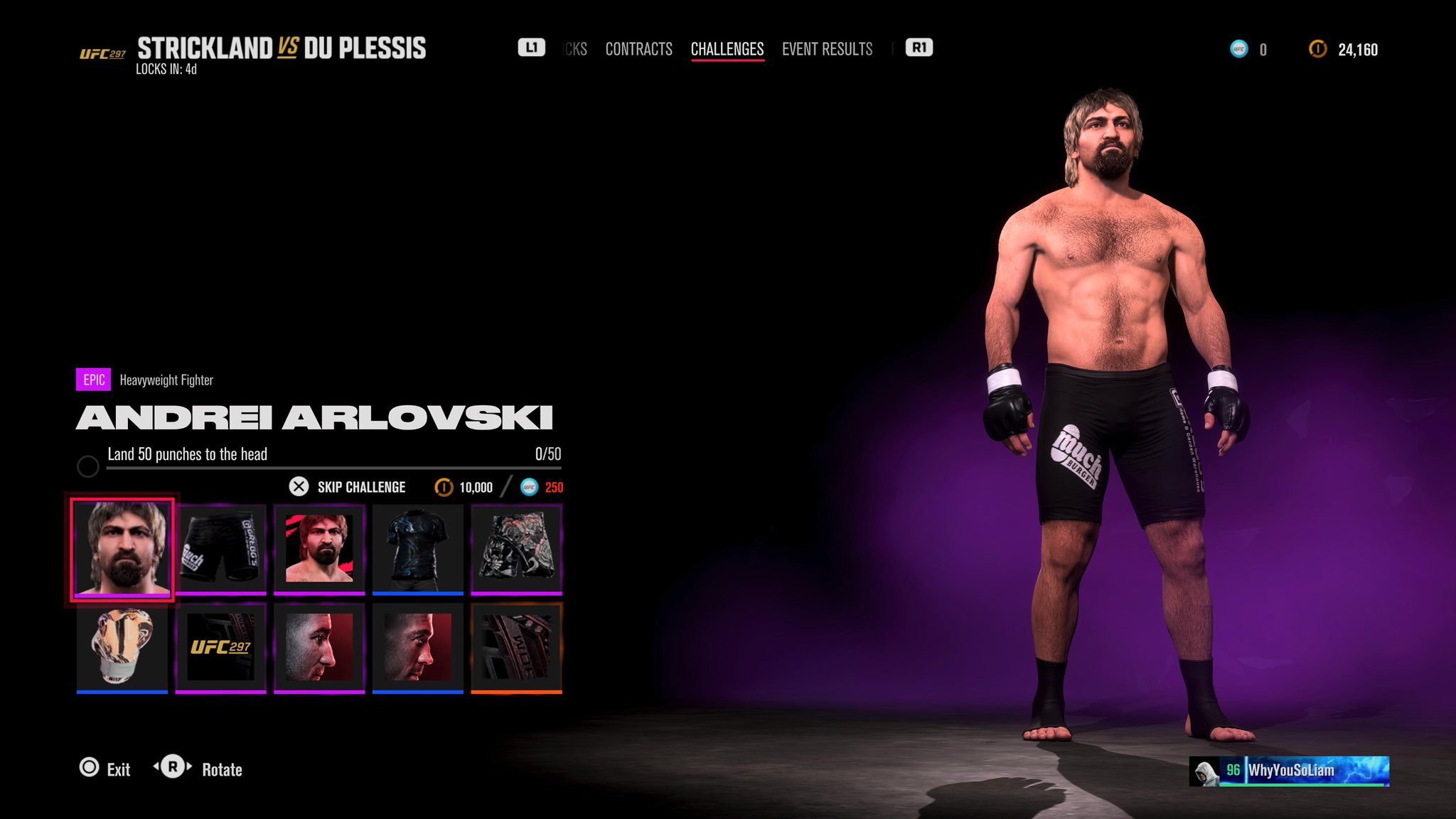Open the Event Results tab
The width and height of the screenshot is (1456, 819).
point(827,48)
